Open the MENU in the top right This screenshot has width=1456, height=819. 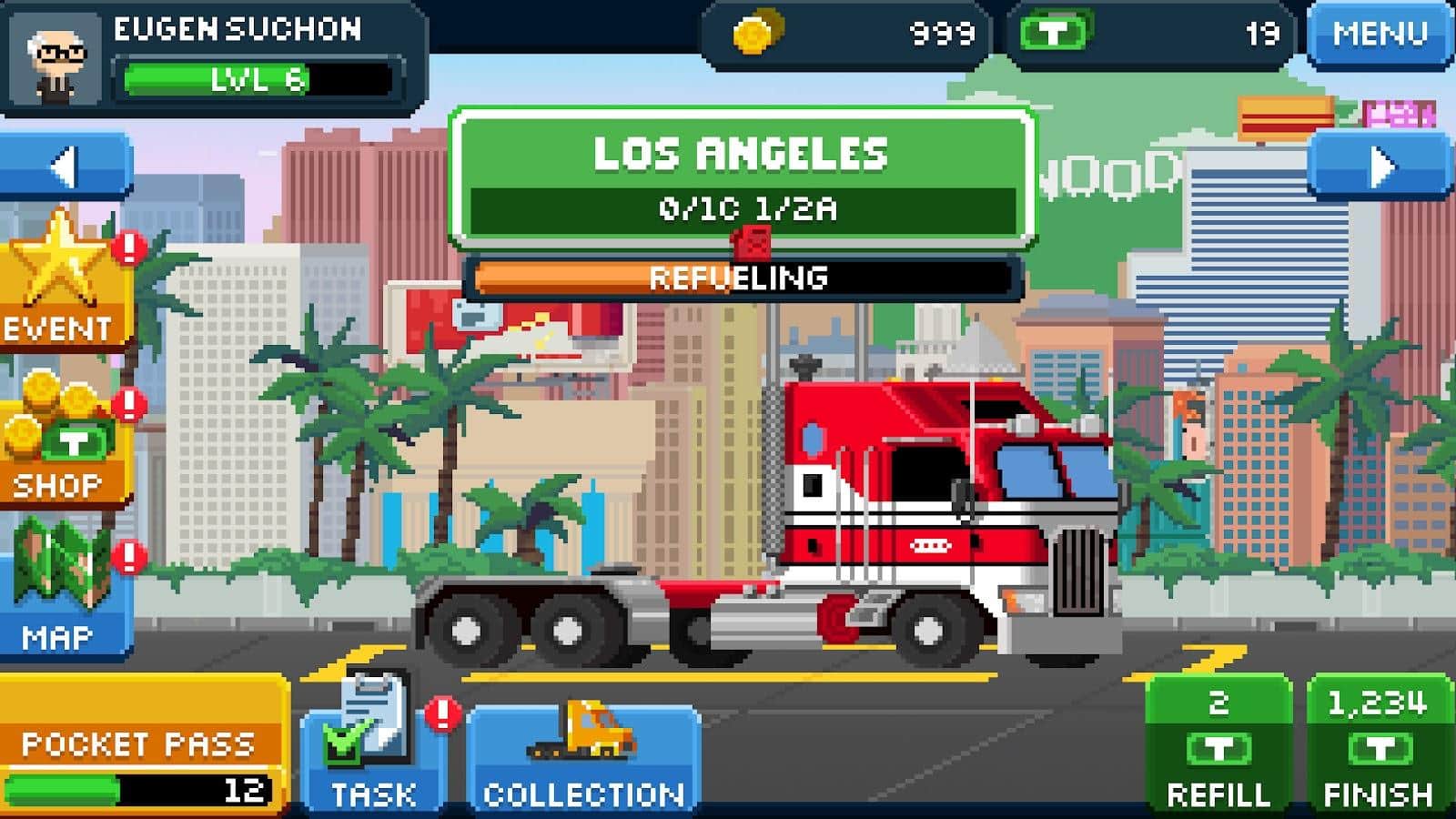[1379, 35]
